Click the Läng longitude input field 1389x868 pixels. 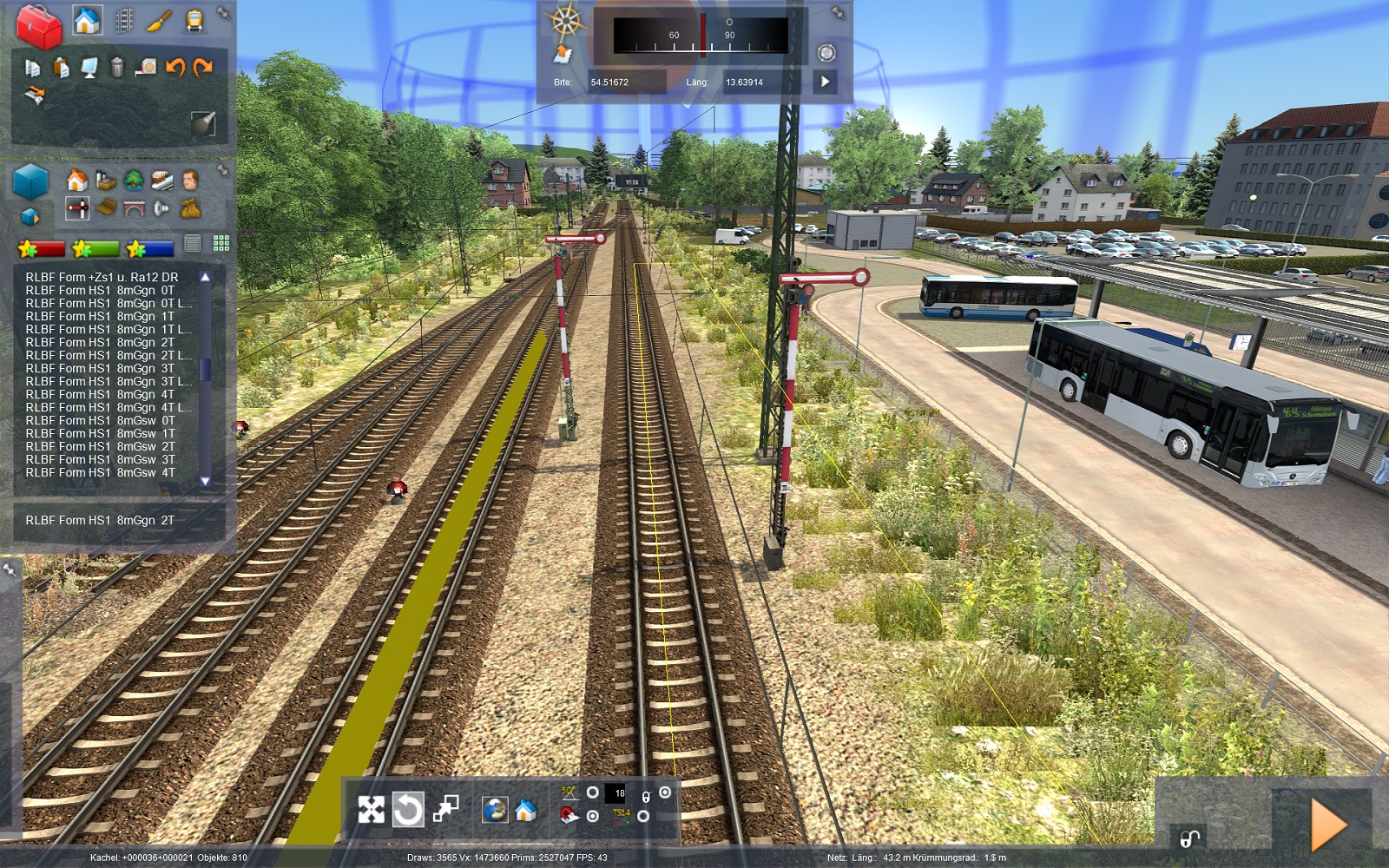pos(761,82)
